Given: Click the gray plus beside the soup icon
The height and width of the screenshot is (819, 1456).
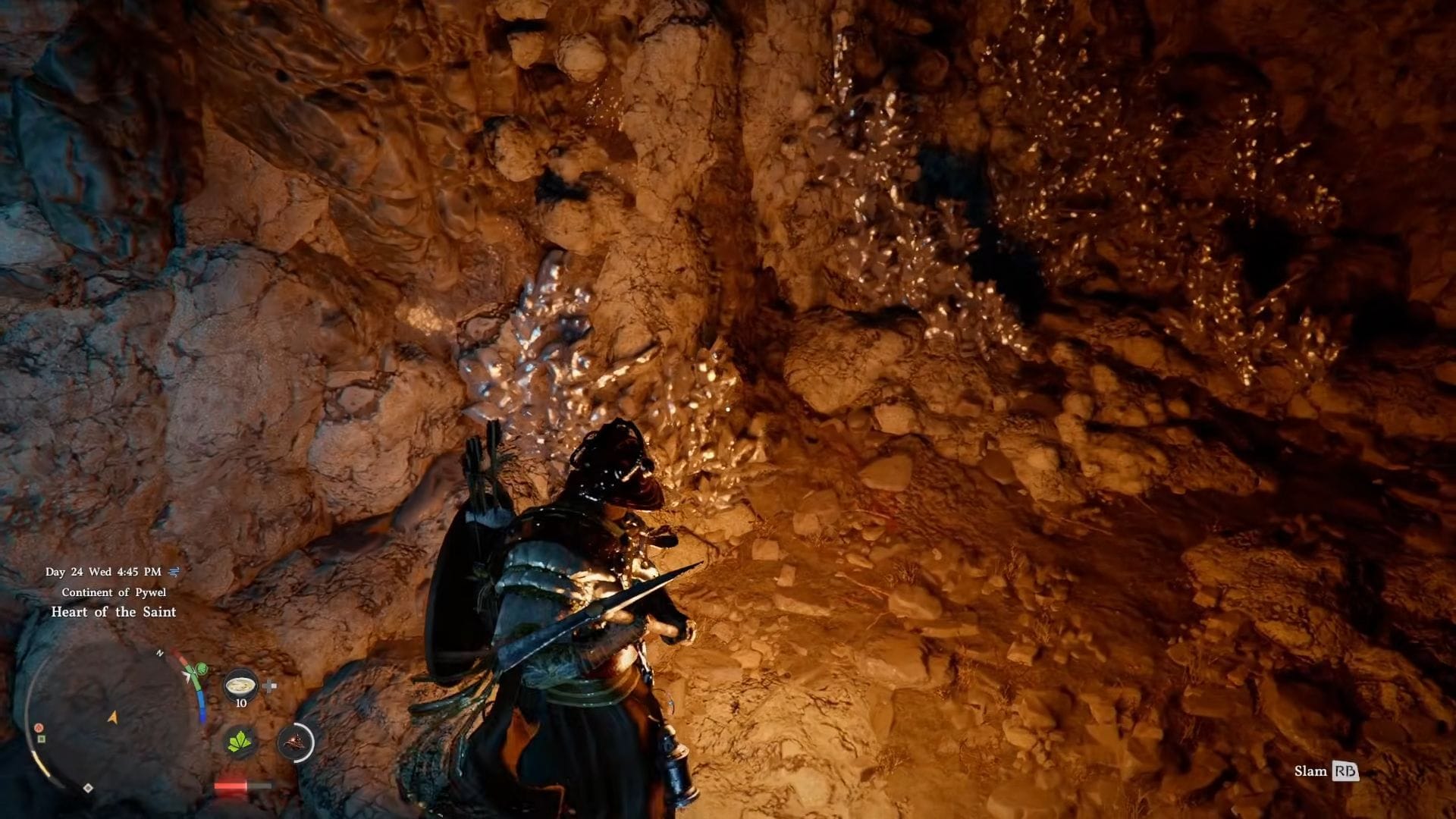Looking at the screenshot, I should coord(269,686).
